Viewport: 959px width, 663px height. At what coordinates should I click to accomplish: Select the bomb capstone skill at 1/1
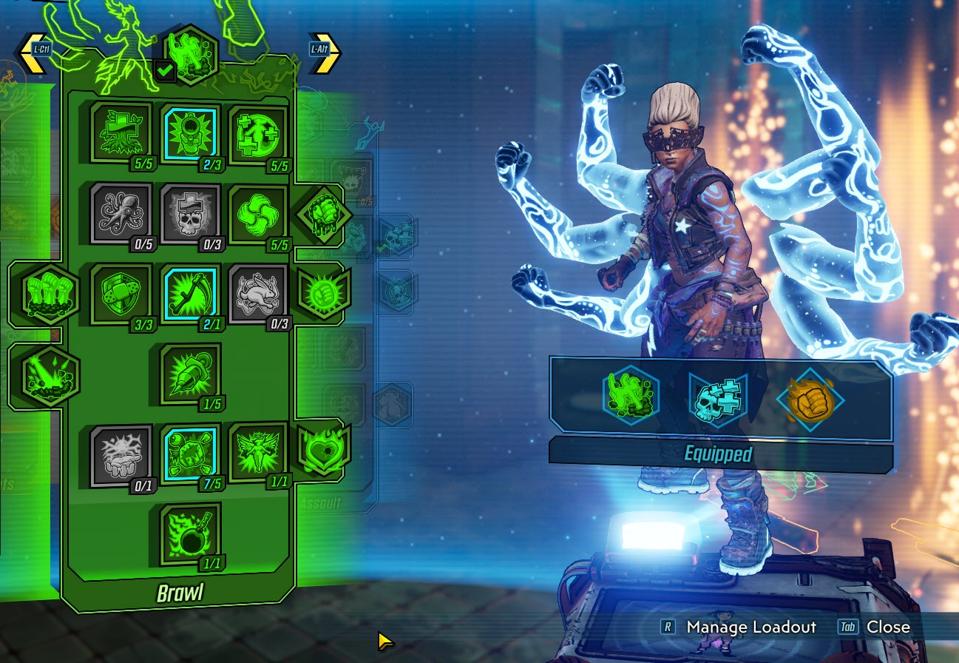[190, 533]
